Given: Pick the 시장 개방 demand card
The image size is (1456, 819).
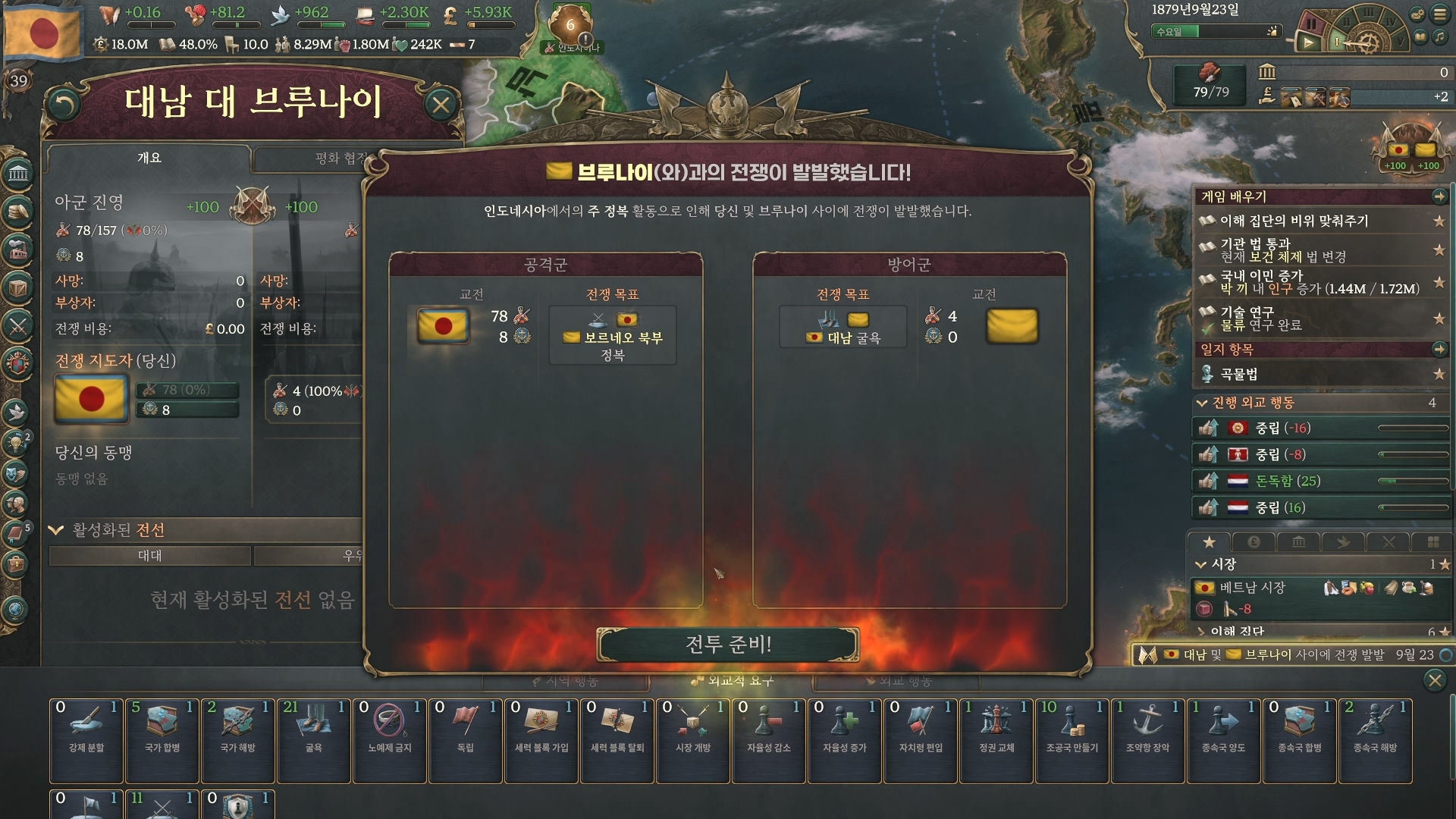Looking at the screenshot, I should pos(692,739).
